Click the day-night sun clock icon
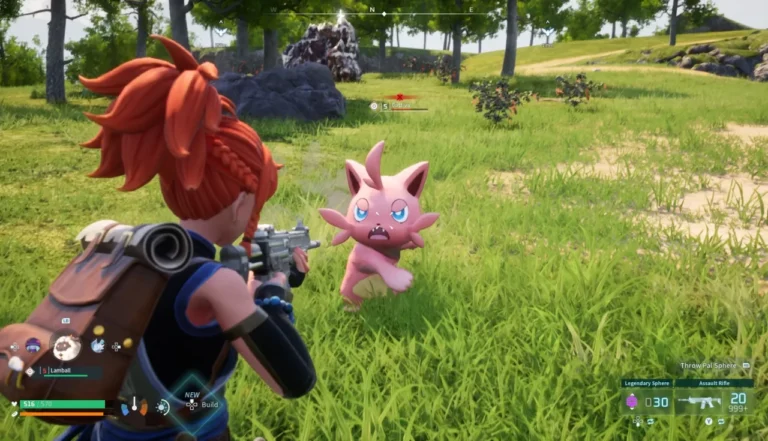This screenshot has width=768, height=441. point(162,407)
